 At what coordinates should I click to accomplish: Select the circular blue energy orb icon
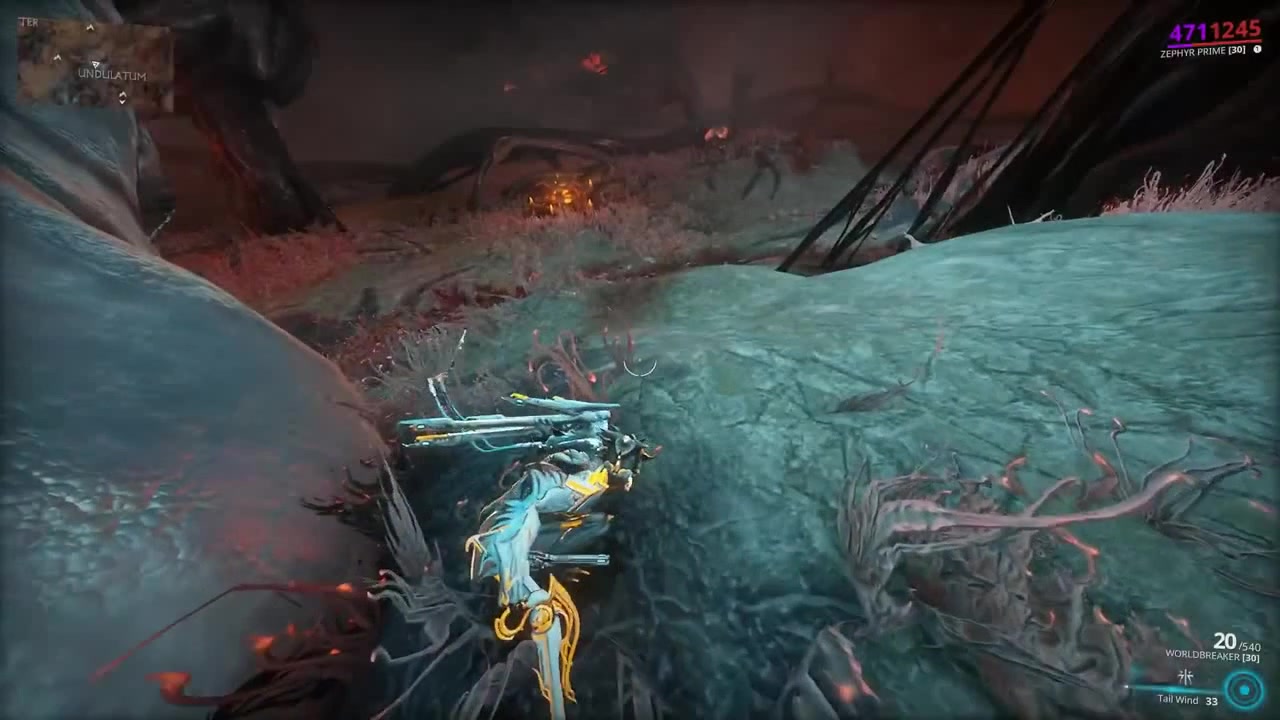click(1244, 689)
